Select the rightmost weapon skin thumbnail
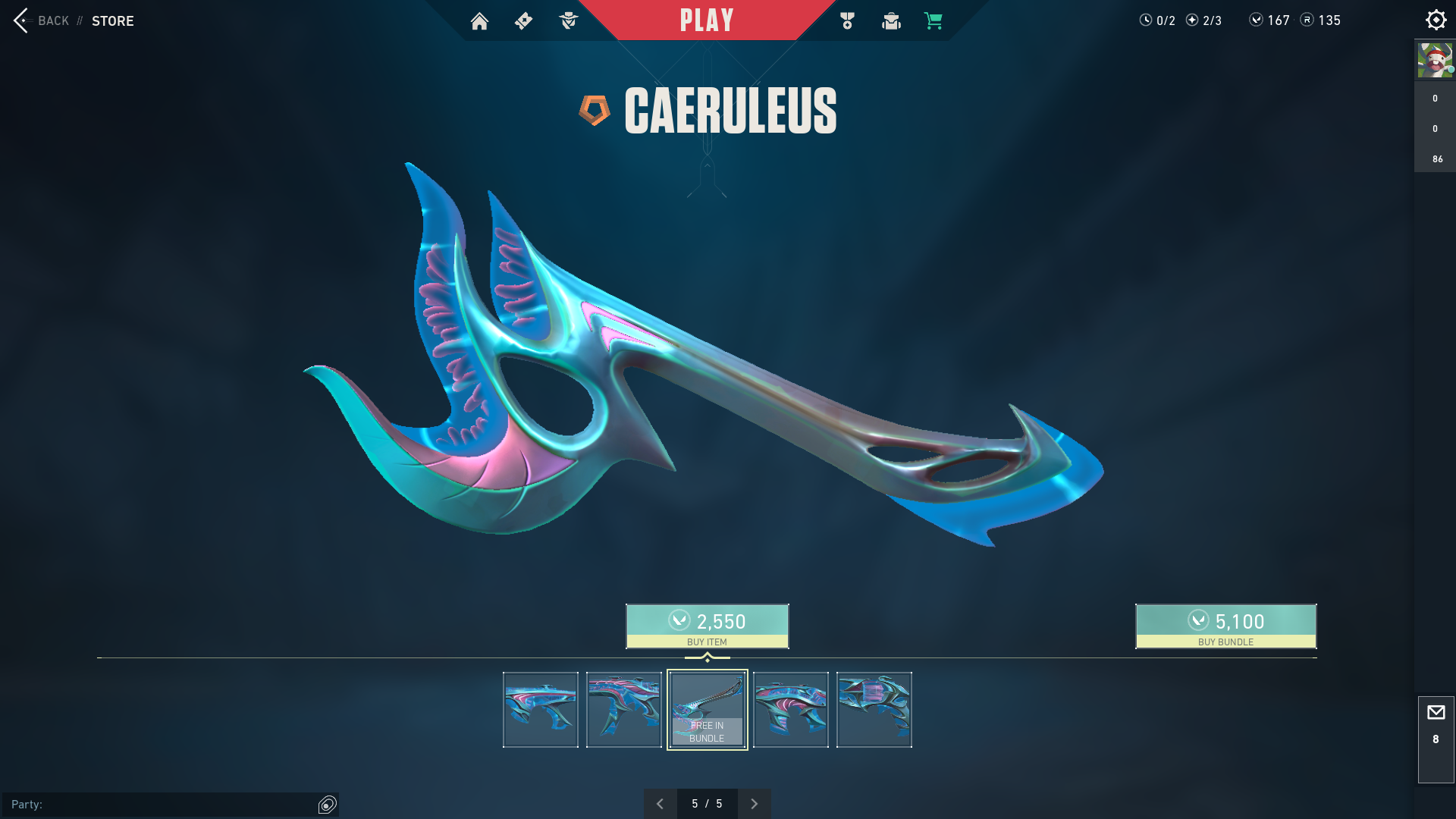Screen dimensions: 1456x819 (x=874, y=710)
